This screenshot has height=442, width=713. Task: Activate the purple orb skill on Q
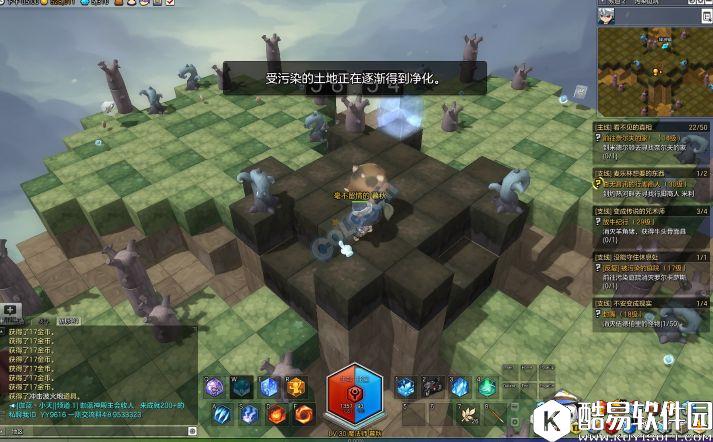[x=214, y=388]
